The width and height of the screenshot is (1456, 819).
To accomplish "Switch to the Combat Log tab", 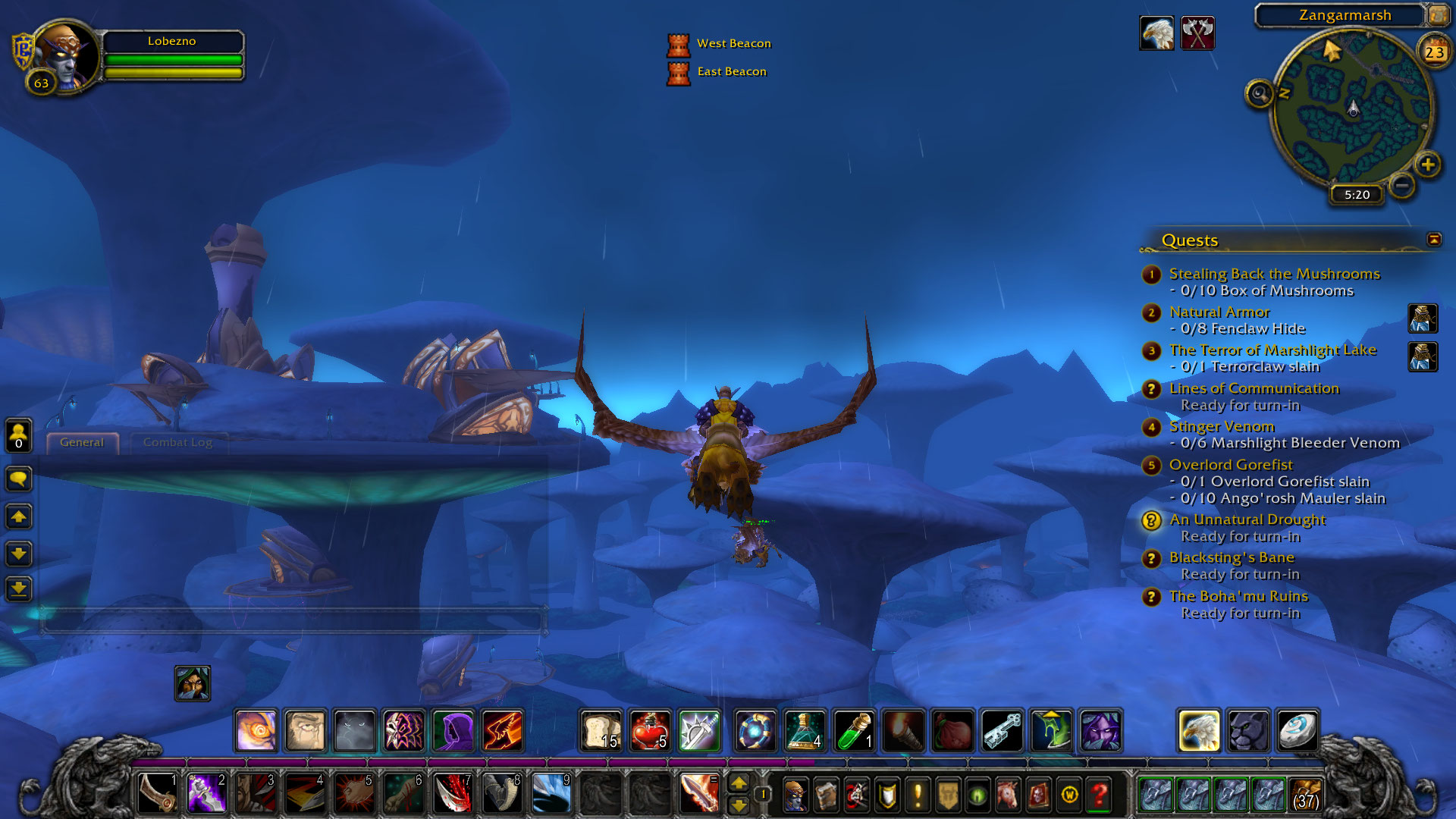I will [x=177, y=443].
